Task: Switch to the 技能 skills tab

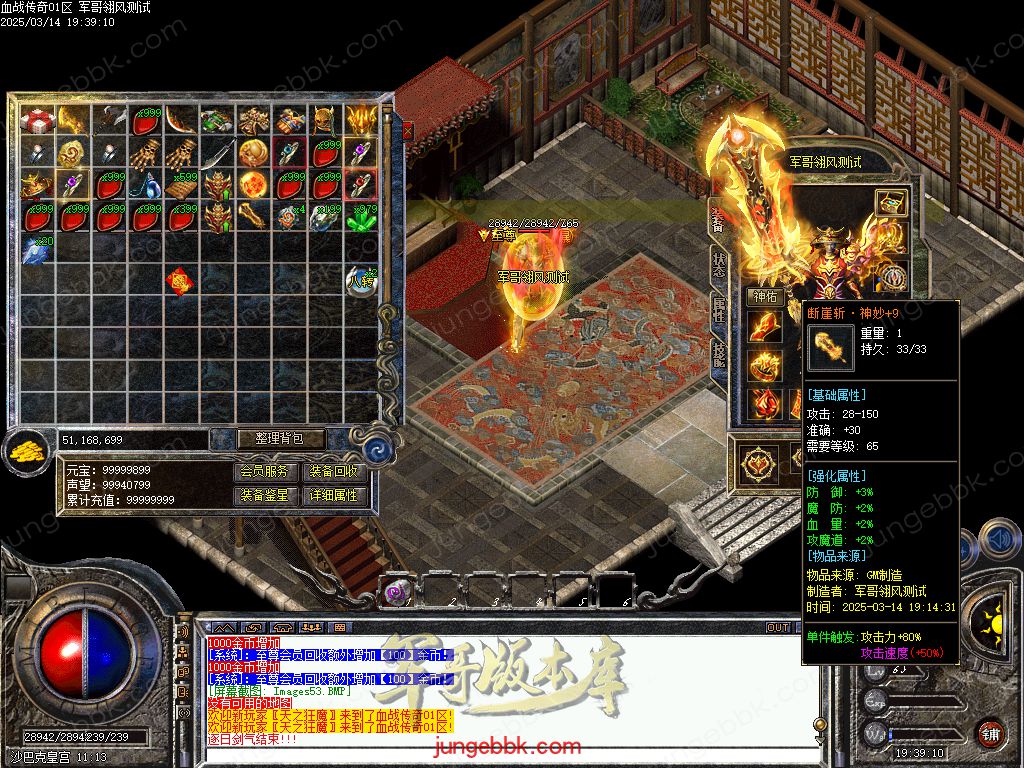Action: point(719,356)
